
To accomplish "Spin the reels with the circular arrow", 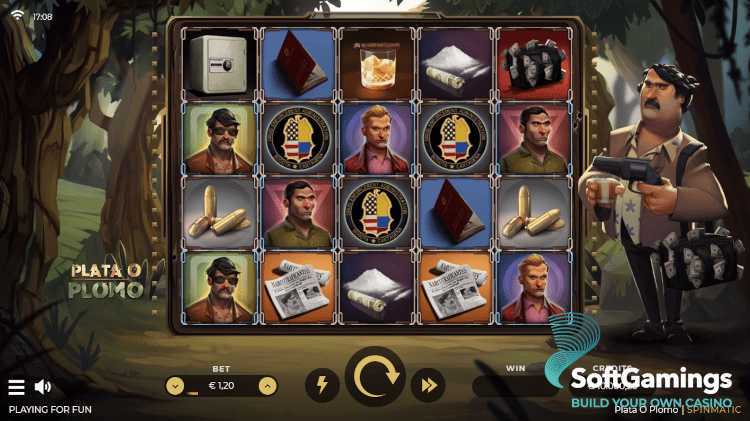I will 375,377.
